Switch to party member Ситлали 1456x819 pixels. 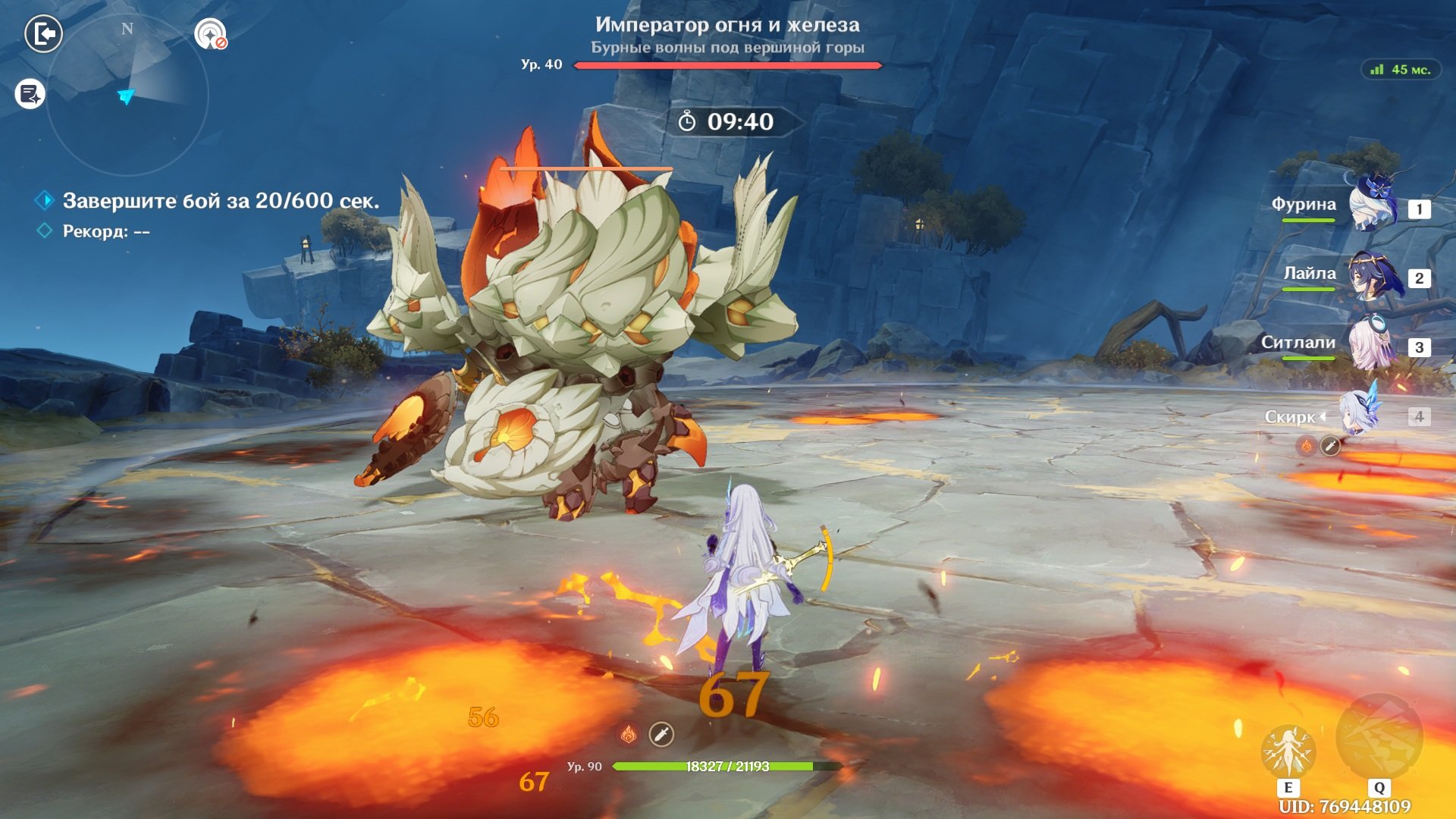1371,344
